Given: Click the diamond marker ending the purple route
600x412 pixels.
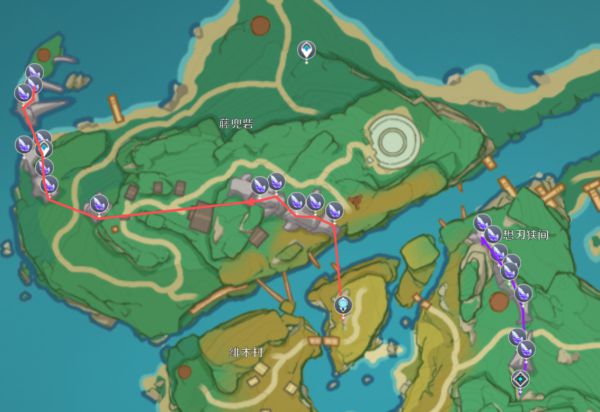Looking at the screenshot, I should [520, 380].
